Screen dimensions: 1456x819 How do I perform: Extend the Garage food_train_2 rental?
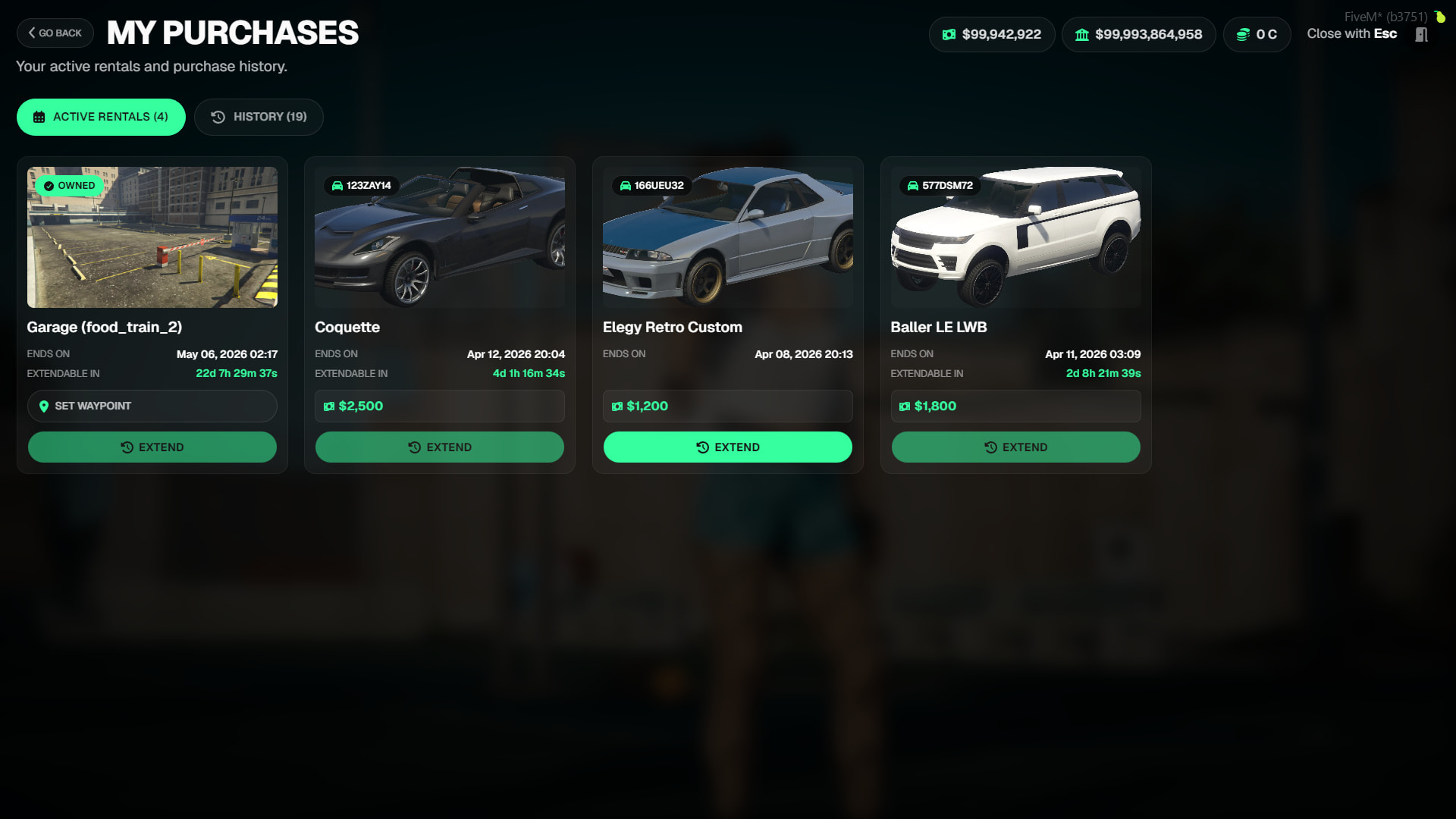[x=152, y=447]
